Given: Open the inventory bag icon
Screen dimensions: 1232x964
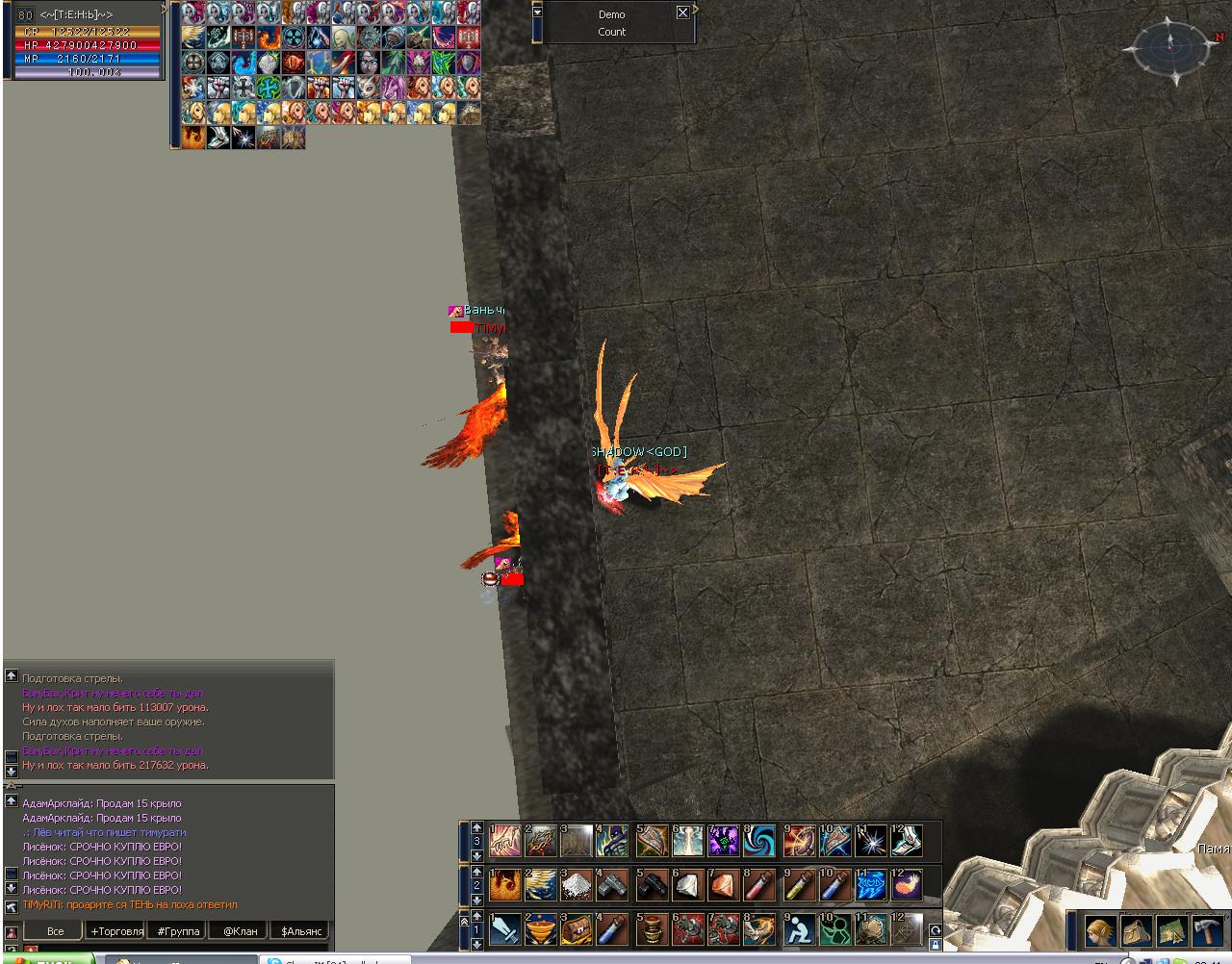Looking at the screenshot, I should (x=1137, y=931).
